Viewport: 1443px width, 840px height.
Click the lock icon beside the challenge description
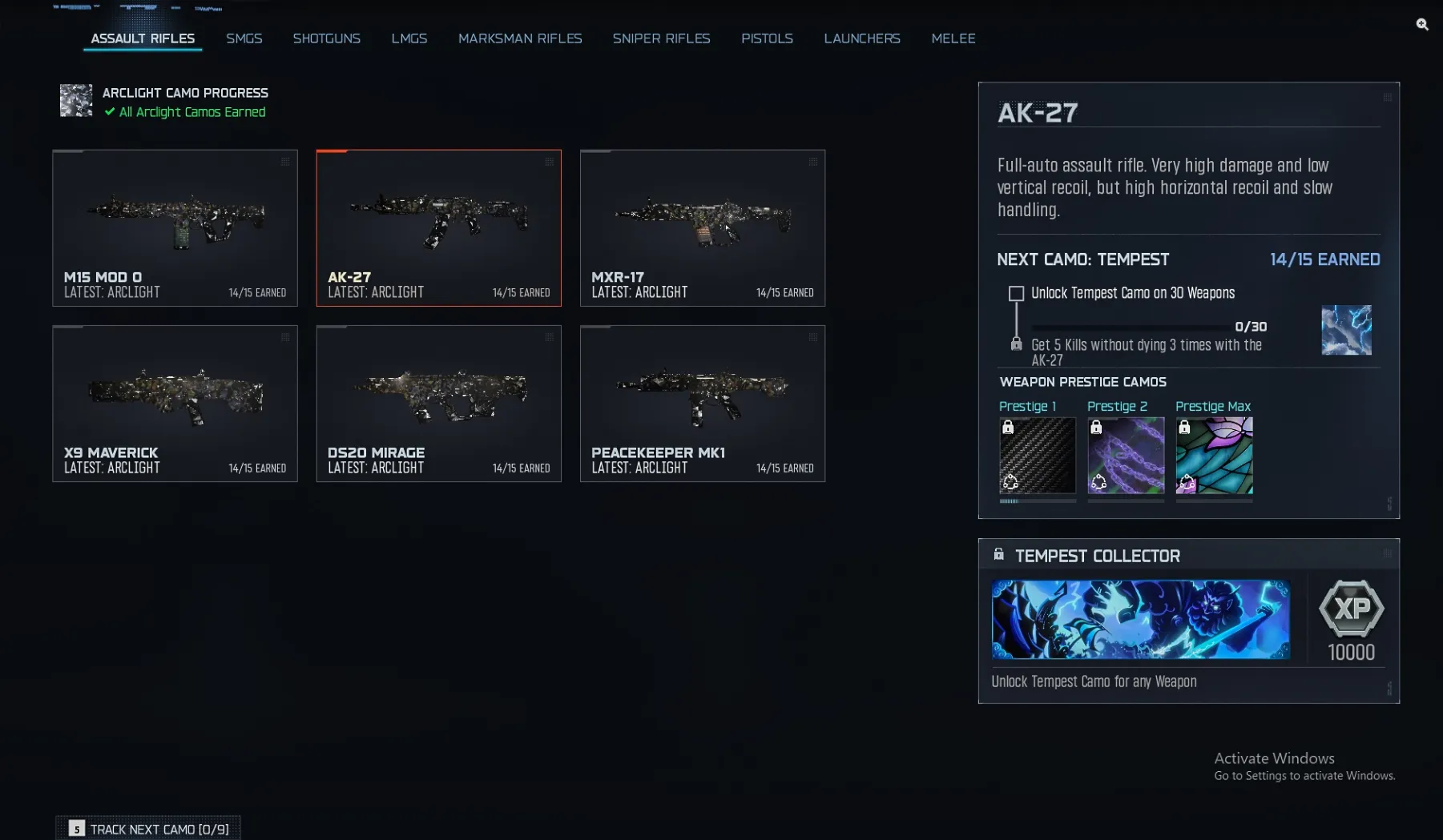(1015, 344)
